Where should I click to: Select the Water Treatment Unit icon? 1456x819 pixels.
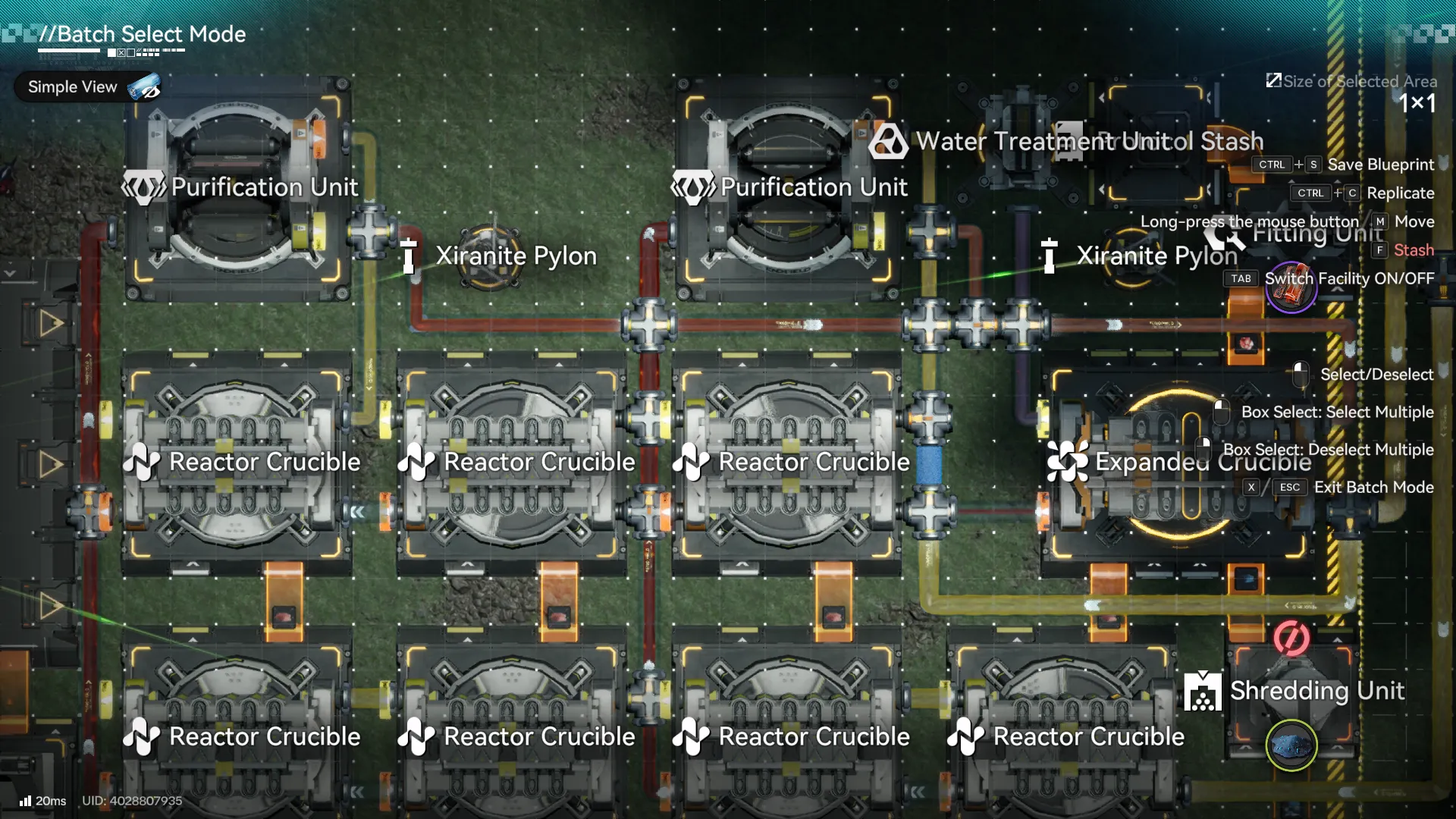(x=887, y=141)
